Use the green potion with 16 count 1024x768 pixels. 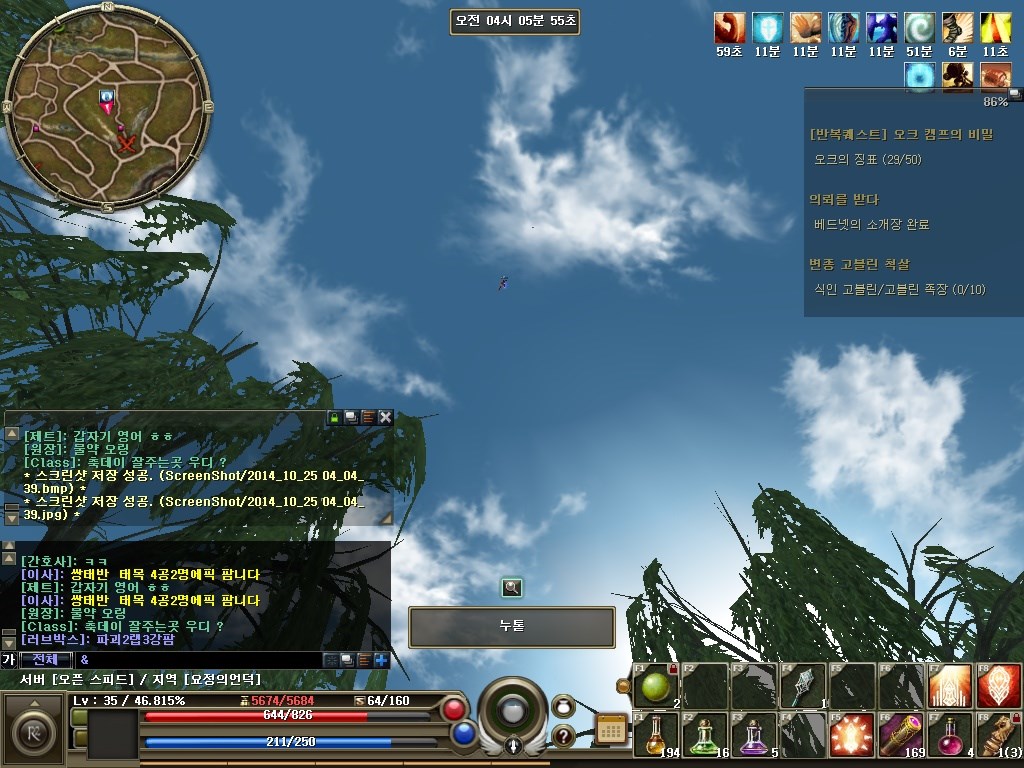[704, 735]
